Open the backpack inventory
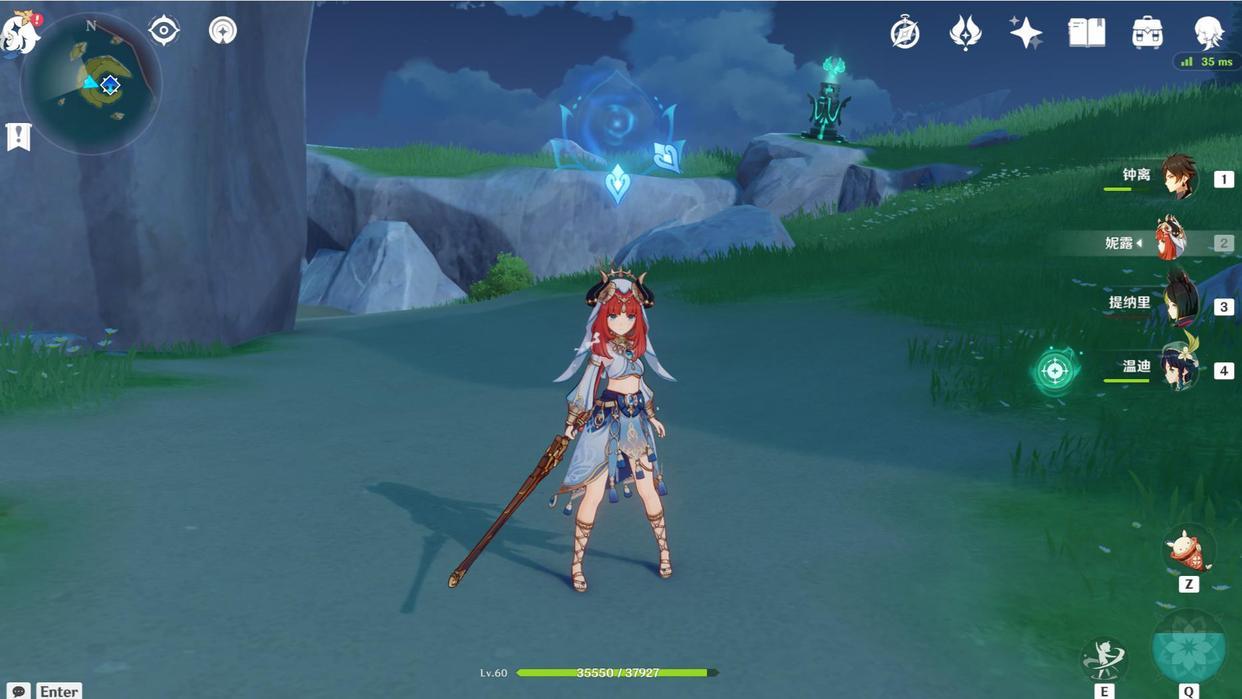Image resolution: width=1242 pixels, height=699 pixels. coord(1147,33)
